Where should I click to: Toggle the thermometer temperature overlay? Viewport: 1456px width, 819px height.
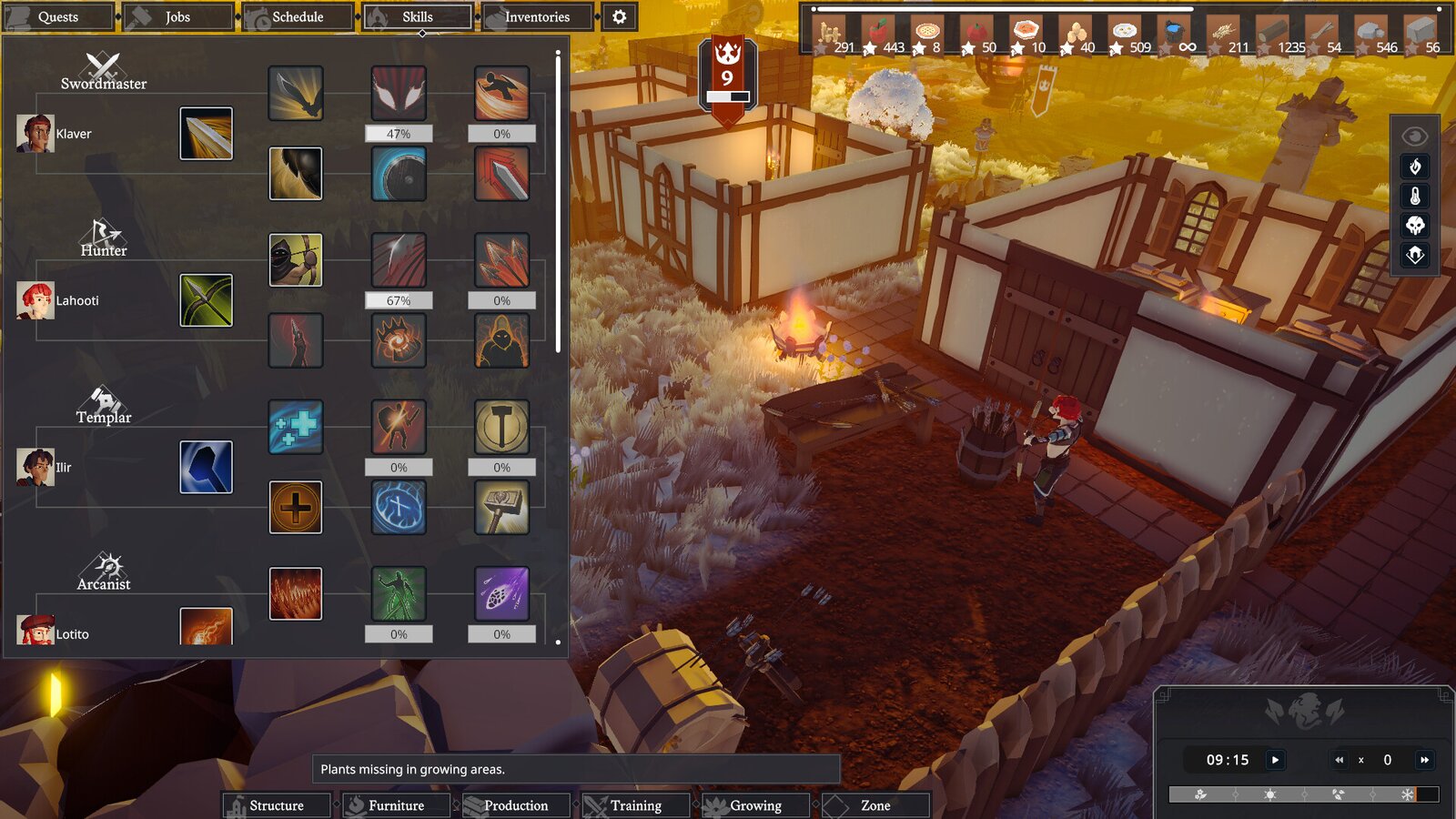click(x=1414, y=196)
